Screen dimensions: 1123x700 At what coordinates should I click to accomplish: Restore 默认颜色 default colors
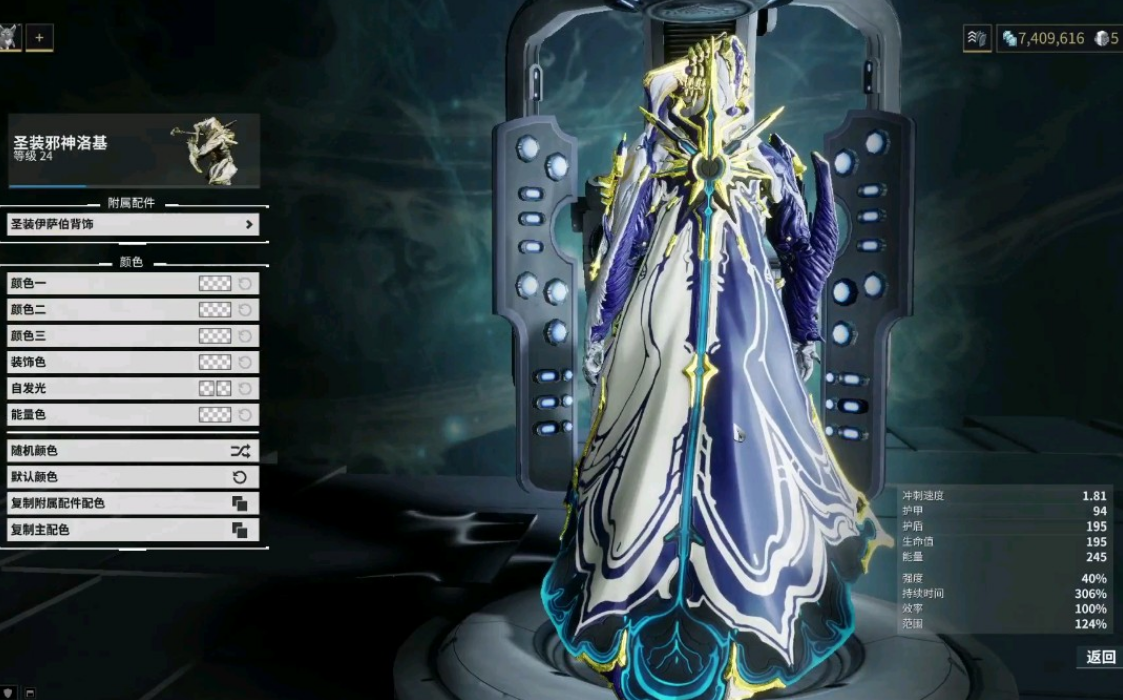(133, 477)
